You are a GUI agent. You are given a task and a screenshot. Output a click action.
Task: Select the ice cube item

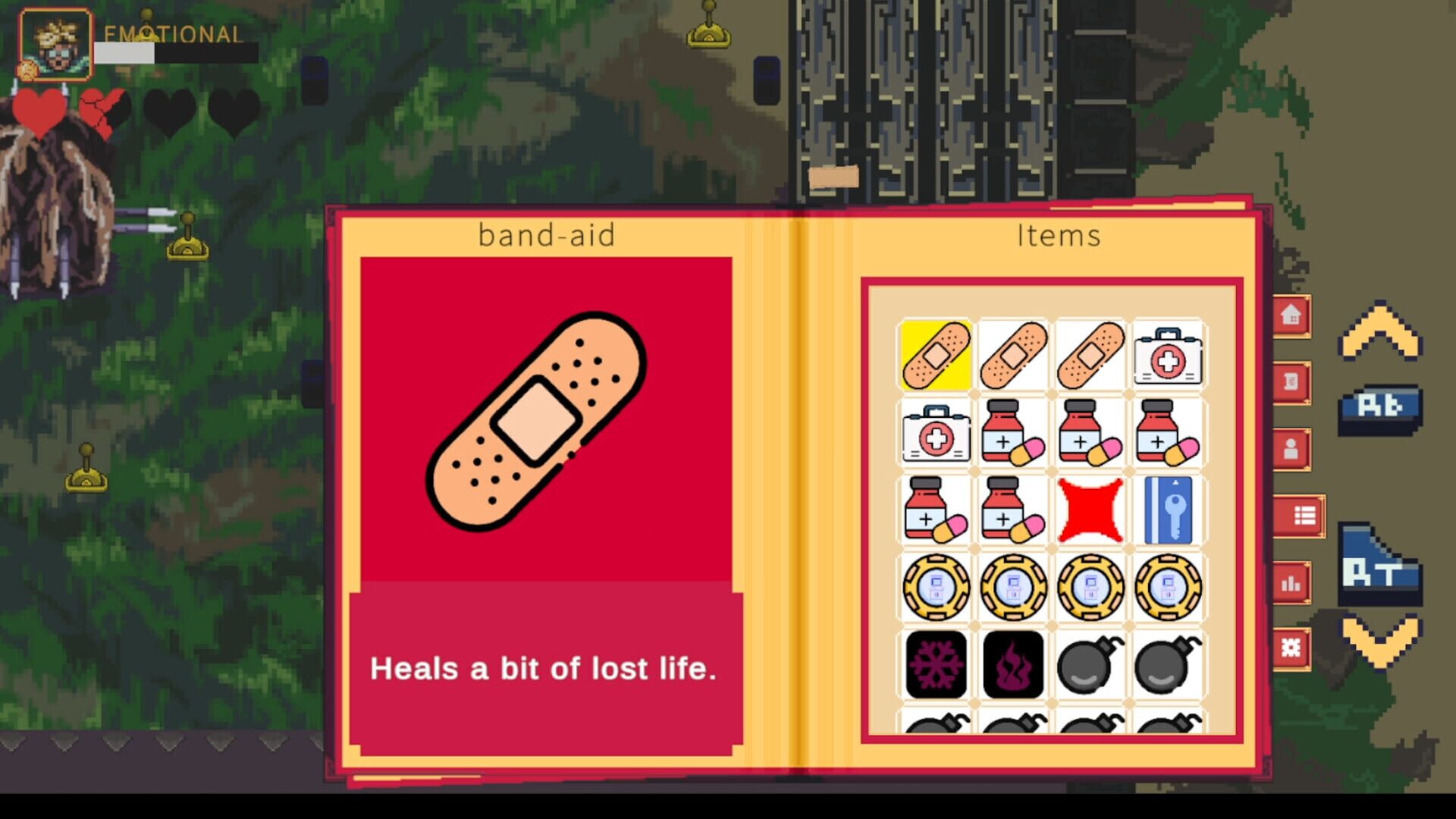936,665
